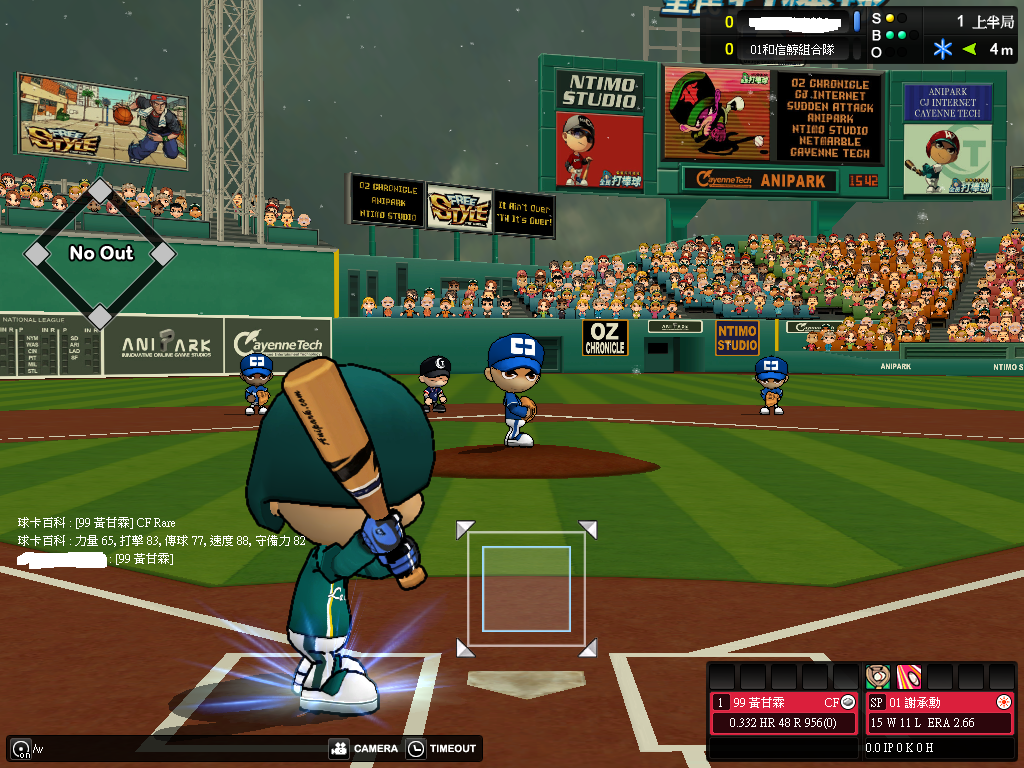
Task: Click the pitcher's red sun condition icon
Action: point(1003,702)
